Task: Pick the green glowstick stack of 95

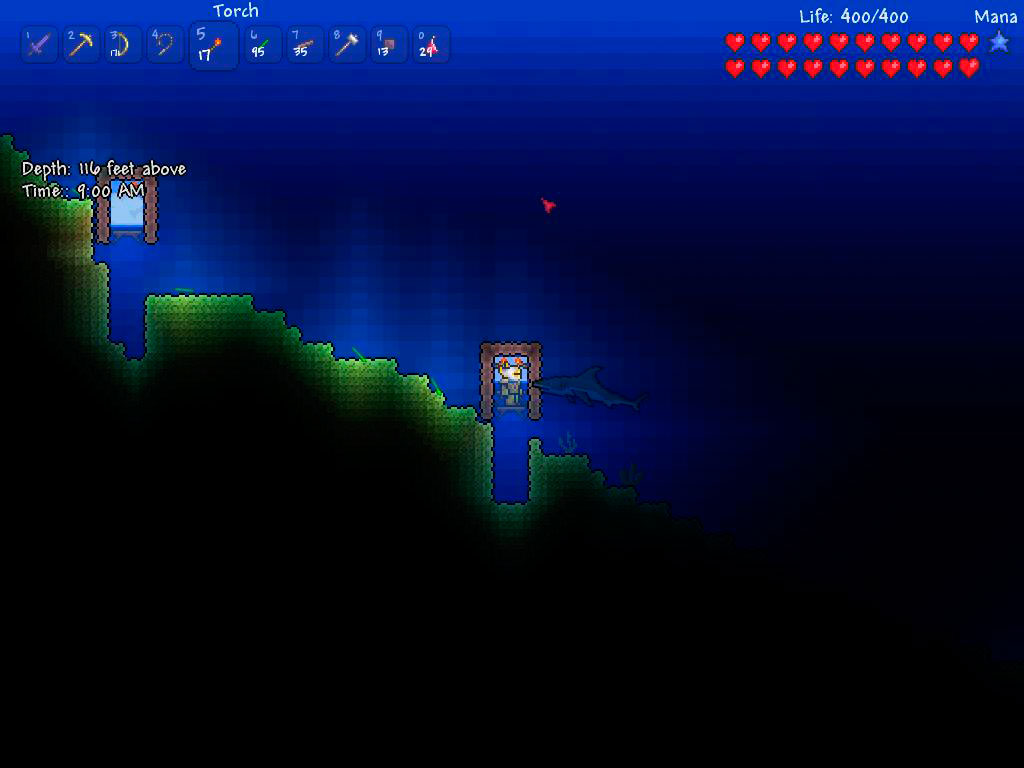Action: pyautogui.click(x=263, y=45)
